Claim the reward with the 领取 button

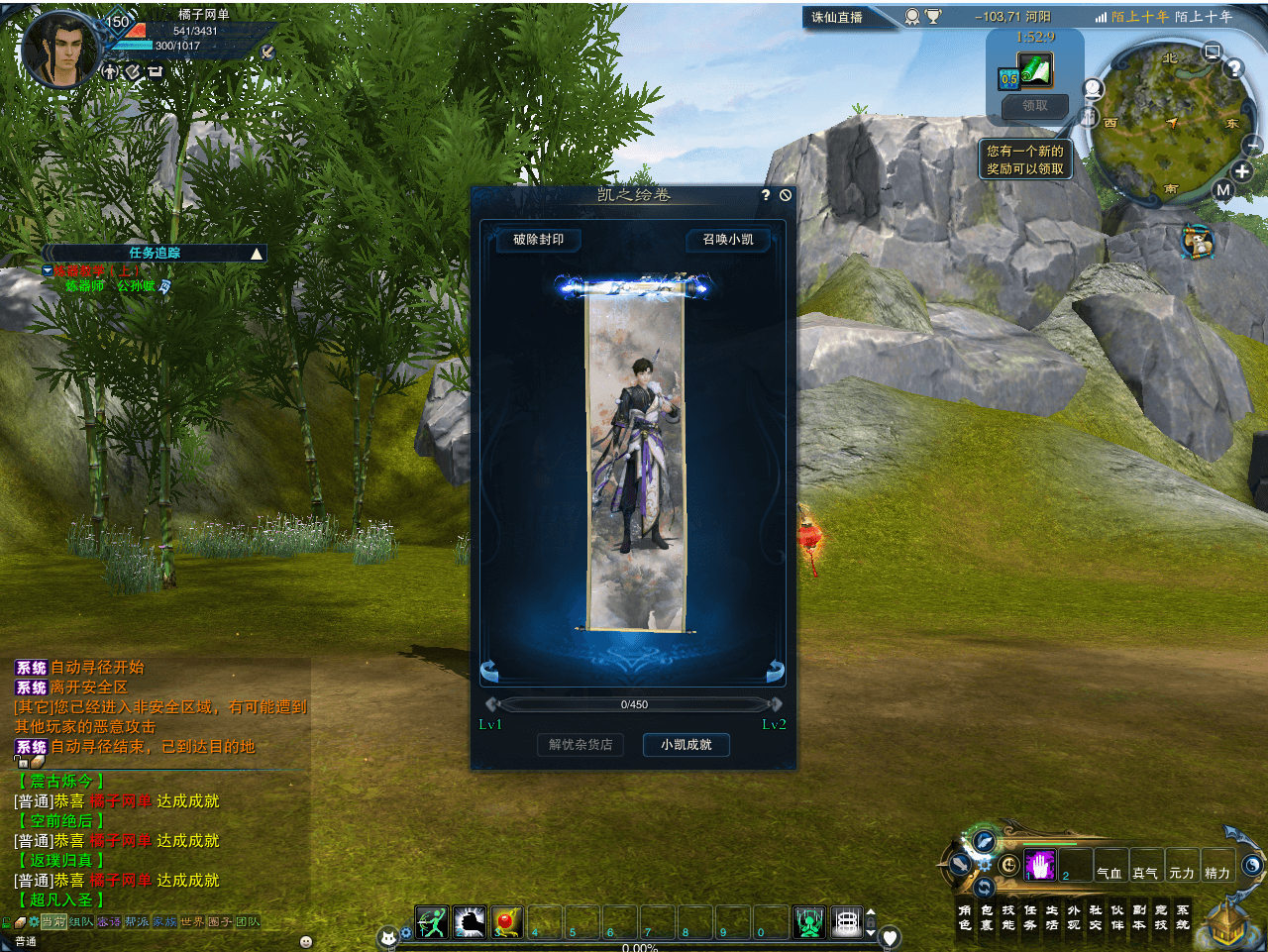click(1034, 106)
